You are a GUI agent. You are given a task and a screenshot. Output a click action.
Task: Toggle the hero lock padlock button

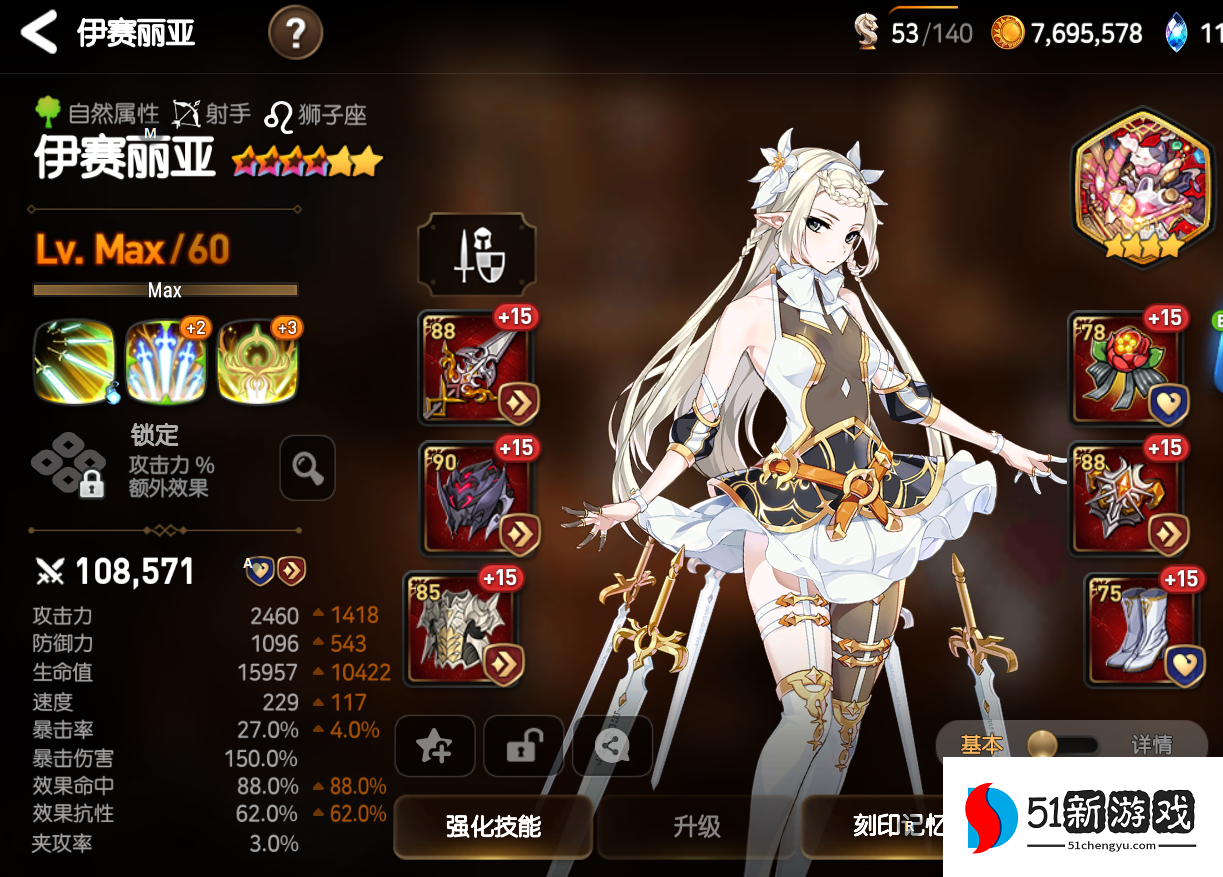(523, 746)
